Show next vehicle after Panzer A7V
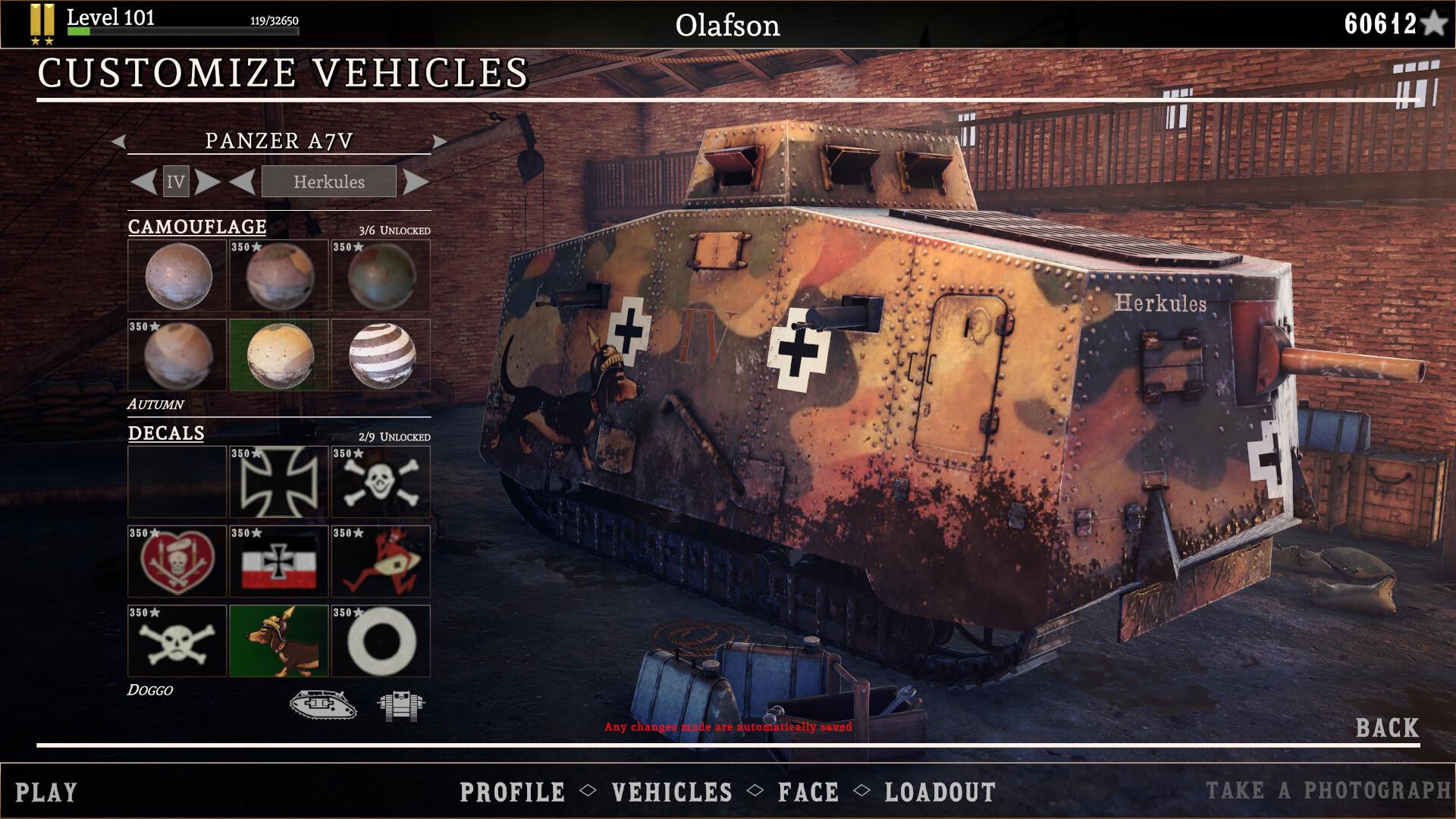Screen dimensions: 1456x819 (x=439, y=141)
